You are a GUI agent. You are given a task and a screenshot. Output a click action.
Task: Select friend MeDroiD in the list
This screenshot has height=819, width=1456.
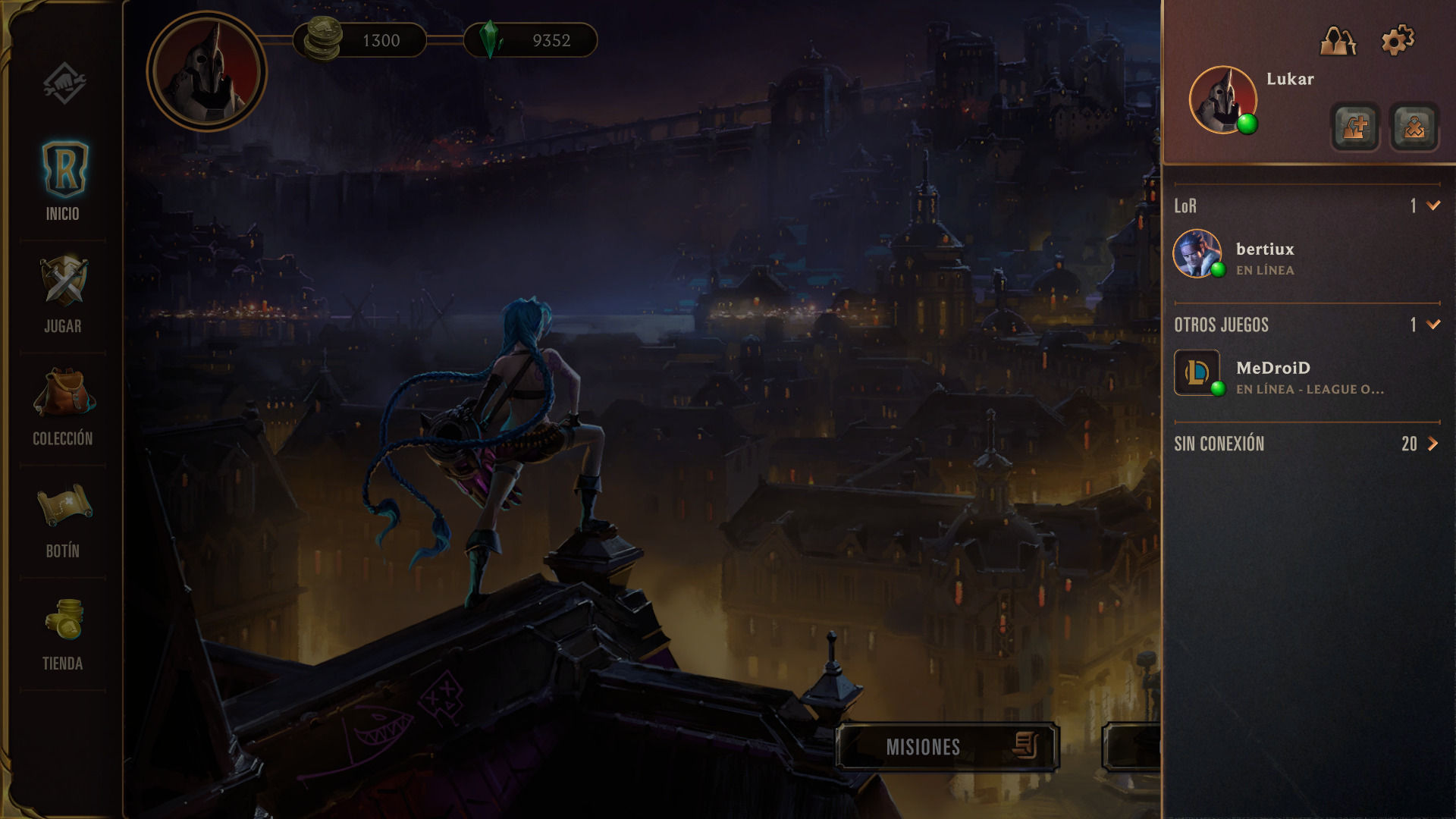click(x=1272, y=375)
